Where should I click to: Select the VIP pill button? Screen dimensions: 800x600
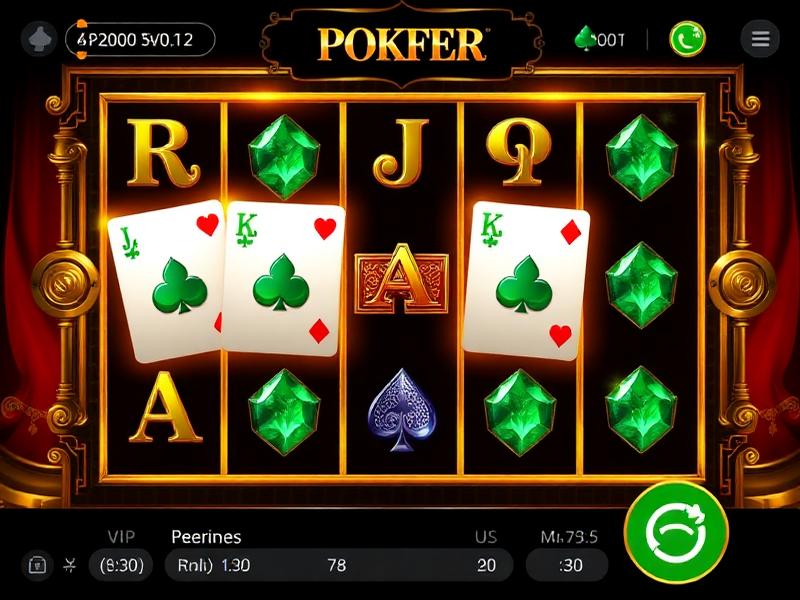[x=120, y=565]
